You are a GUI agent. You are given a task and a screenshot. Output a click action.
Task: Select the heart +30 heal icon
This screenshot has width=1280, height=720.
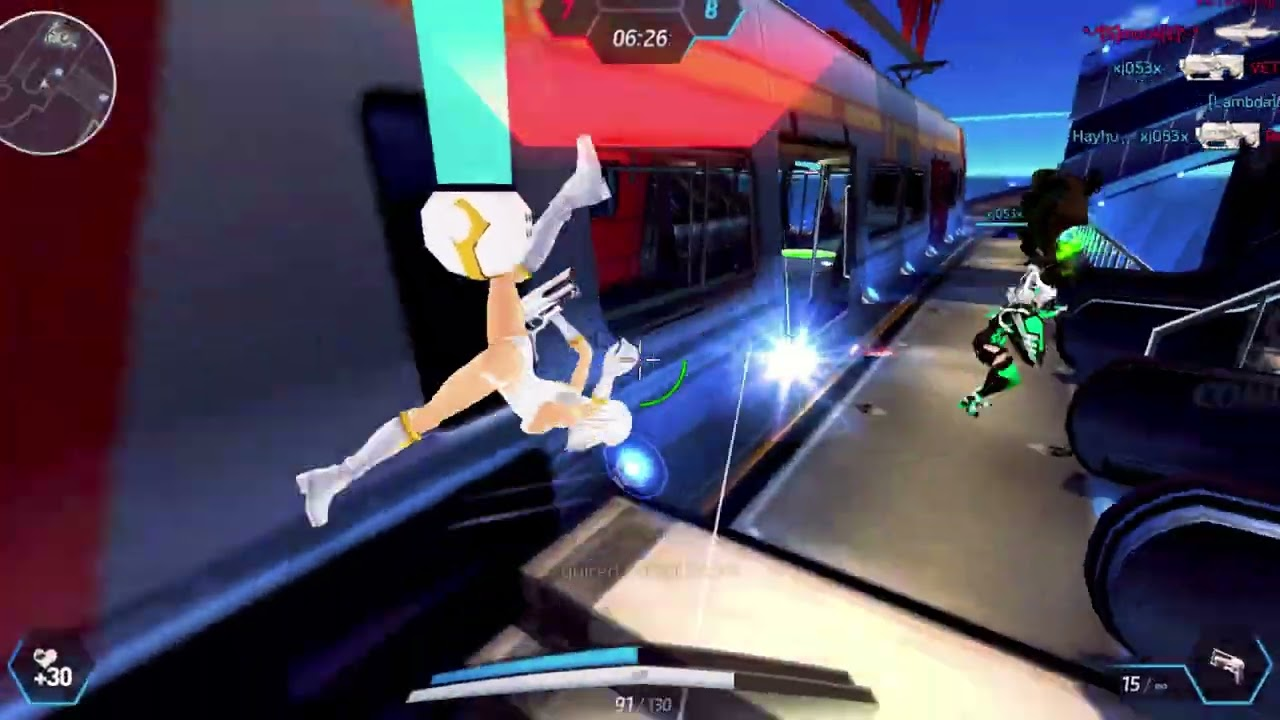(x=50, y=670)
